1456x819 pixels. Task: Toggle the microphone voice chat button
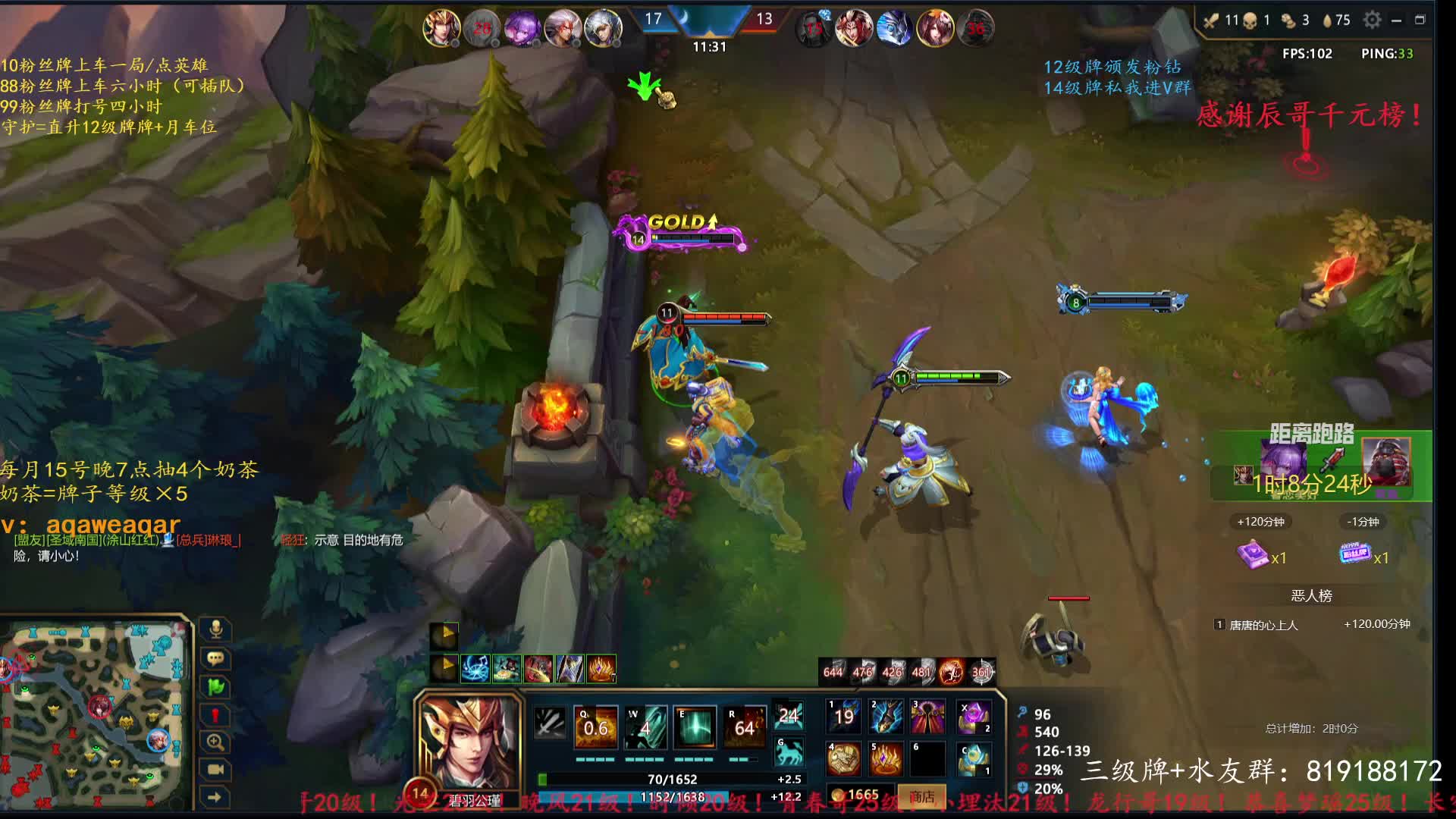pyautogui.click(x=215, y=629)
